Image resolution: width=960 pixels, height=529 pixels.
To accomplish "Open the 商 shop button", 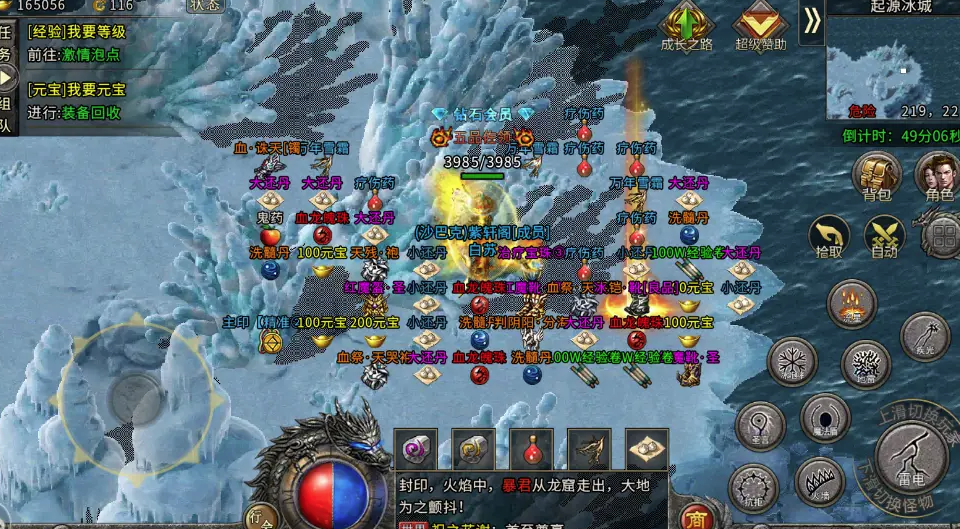I will click(x=695, y=518).
